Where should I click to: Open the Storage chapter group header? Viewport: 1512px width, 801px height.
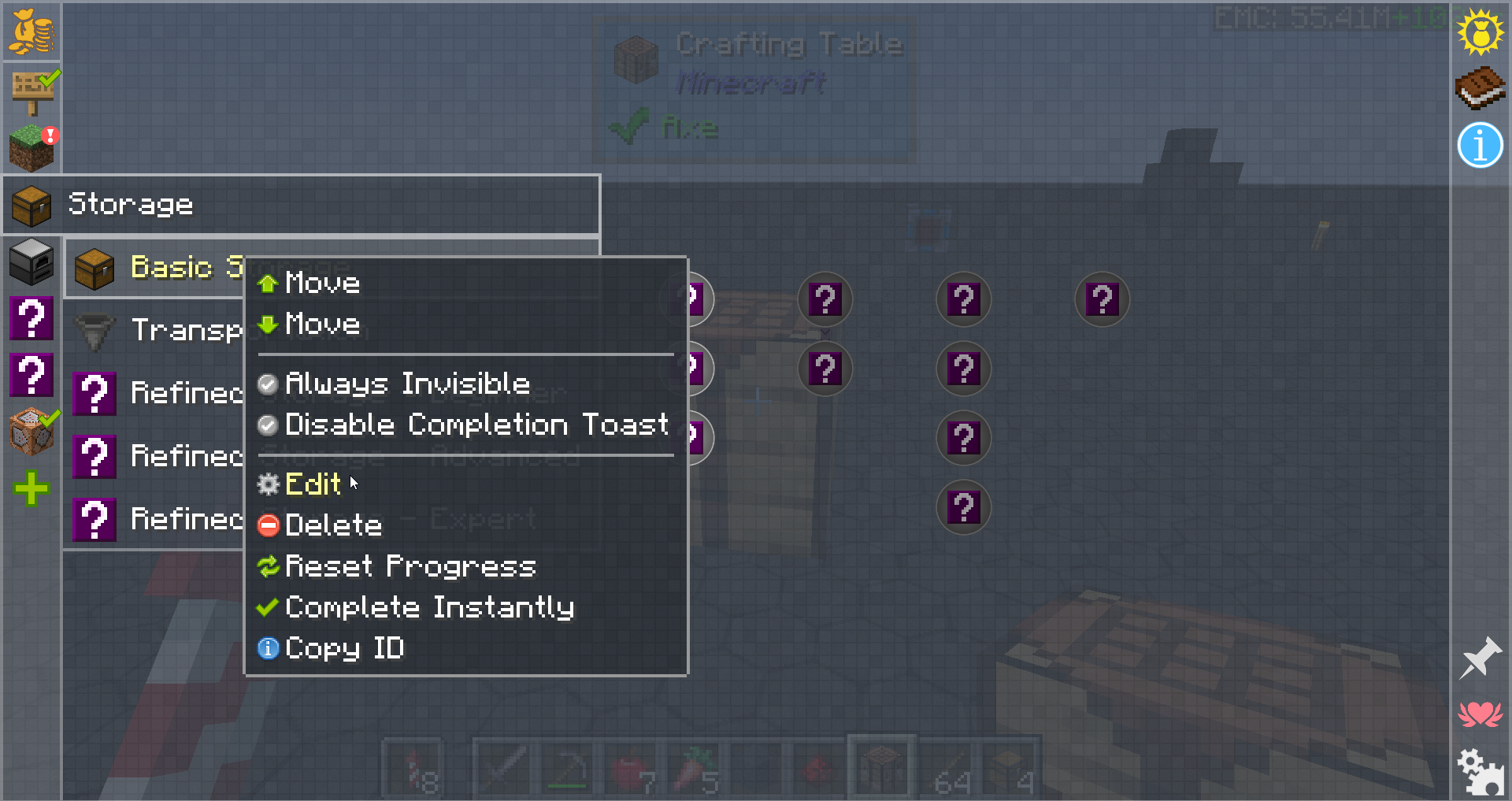coord(301,205)
